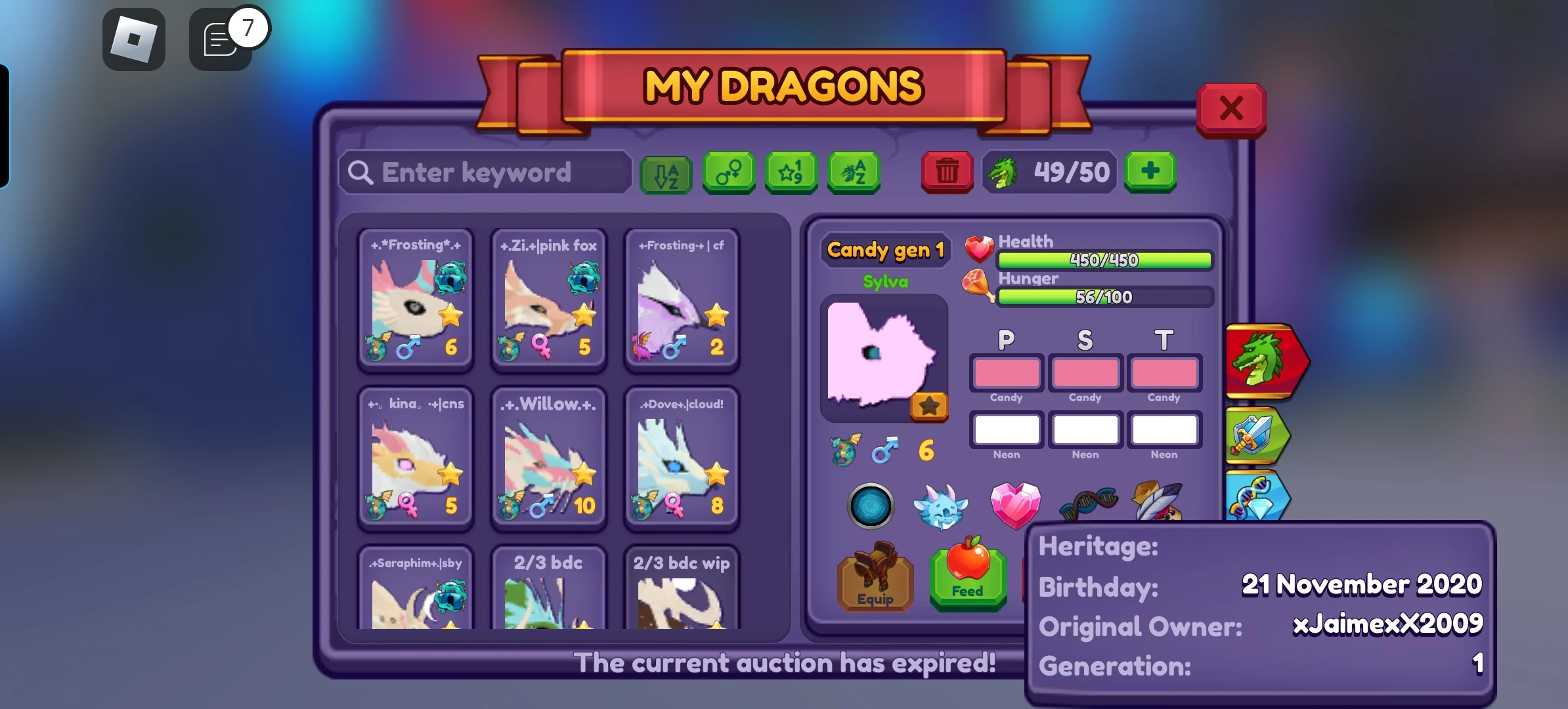
Task: Click the pink crystal heart icon
Action: (x=1016, y=504)
